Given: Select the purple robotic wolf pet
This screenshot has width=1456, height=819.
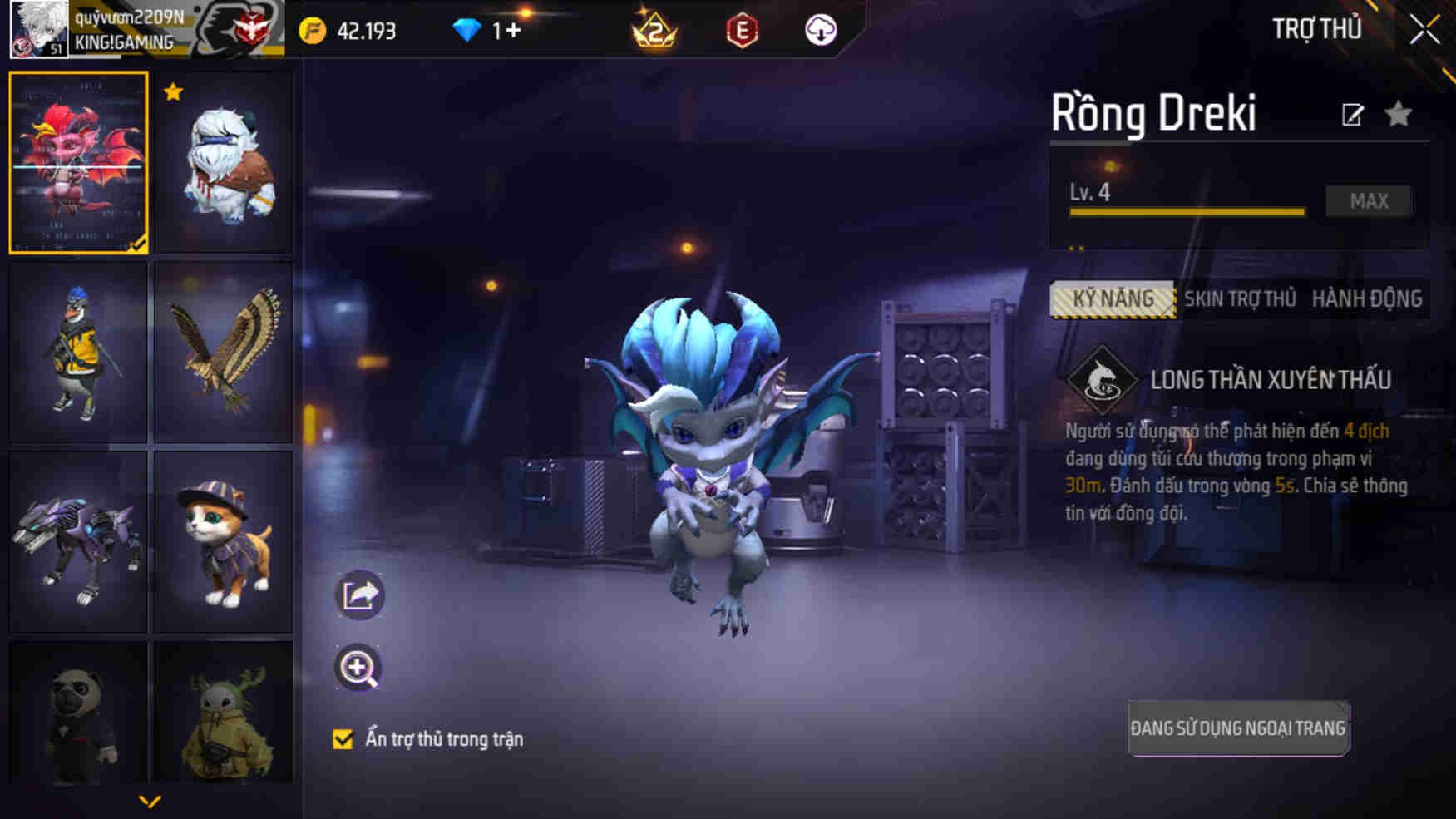Looking at the screenshot, I should [78, 541].
